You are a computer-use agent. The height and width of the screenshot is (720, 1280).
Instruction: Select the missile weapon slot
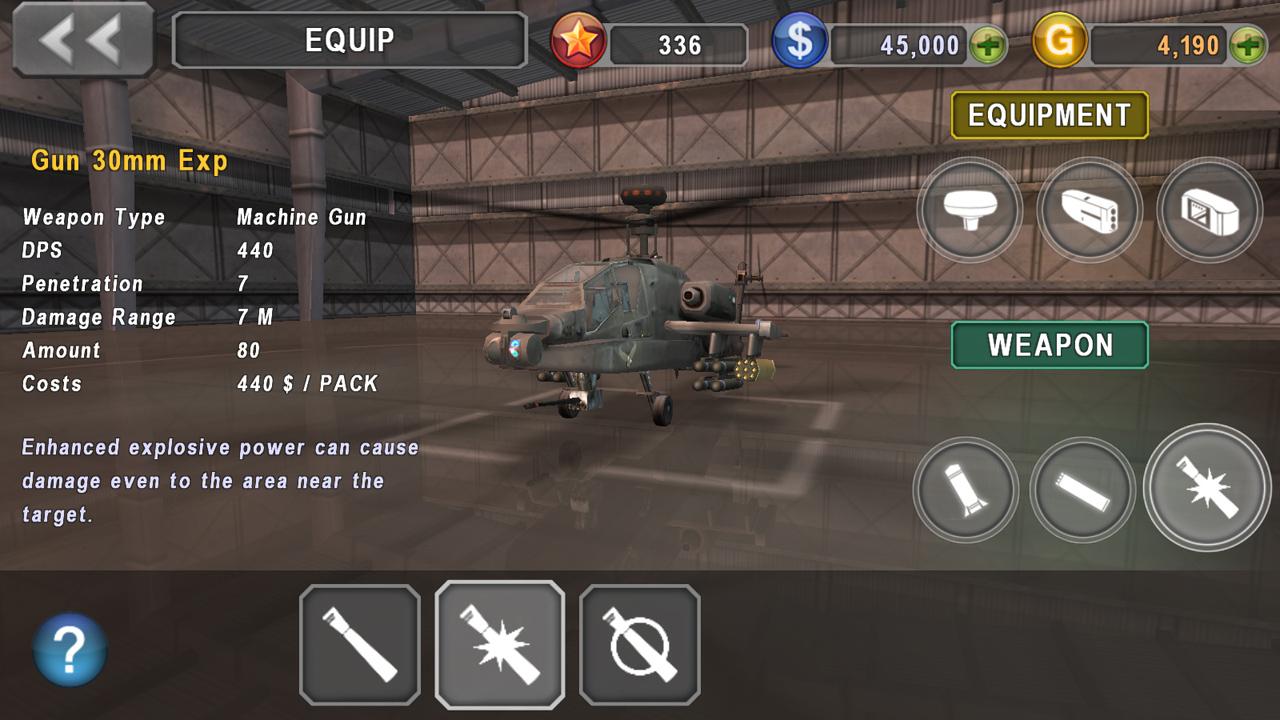click(965, 489)
